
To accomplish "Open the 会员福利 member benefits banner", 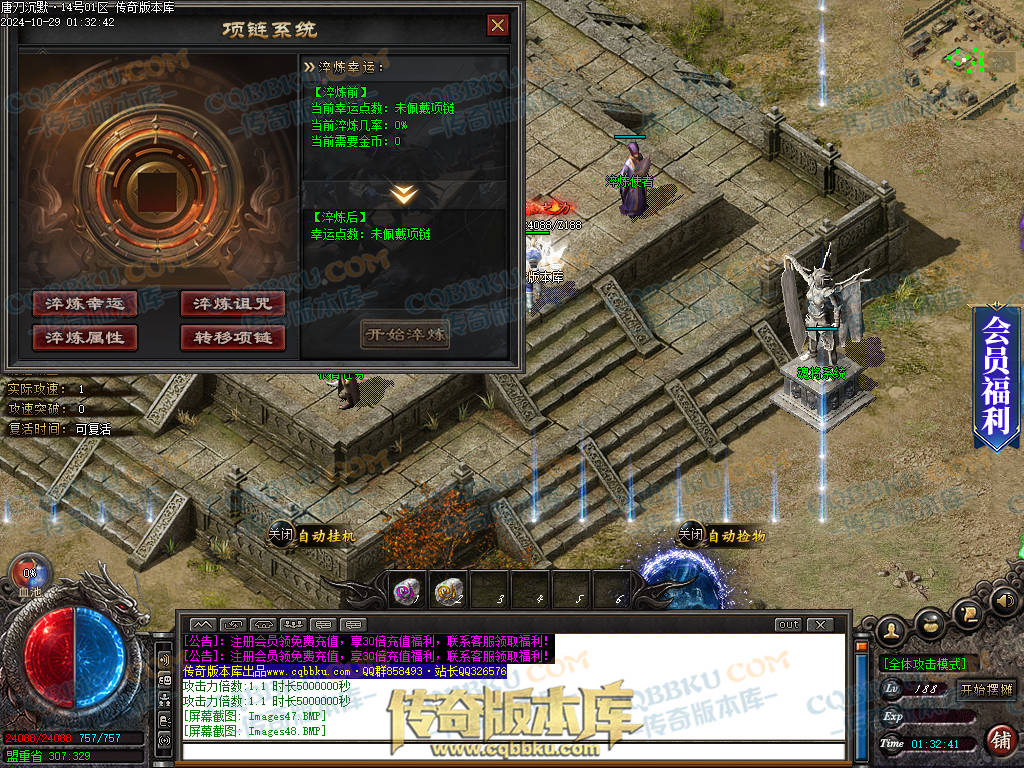I will coord(995,377).
